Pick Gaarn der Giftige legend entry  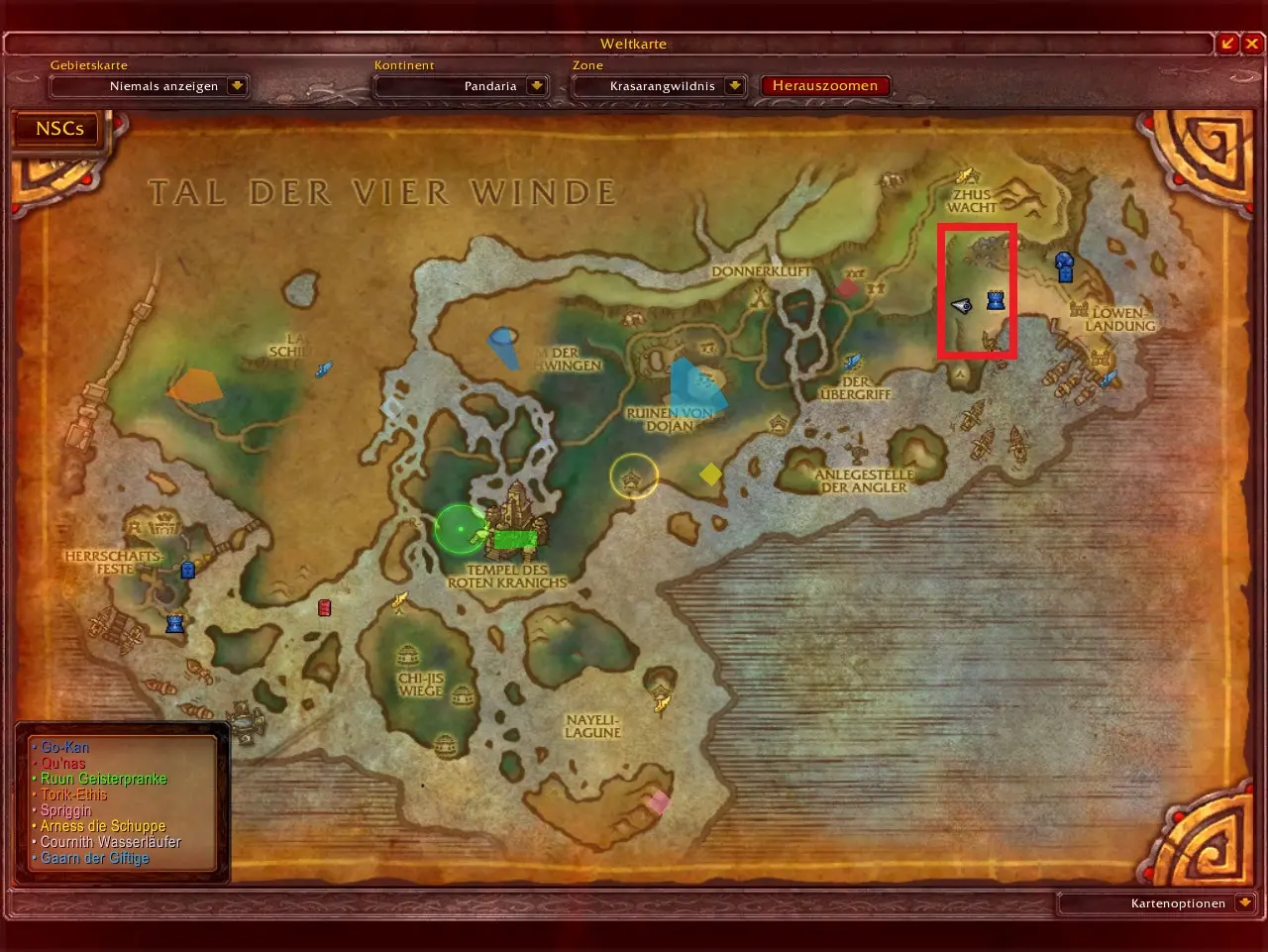pos(94,859)
